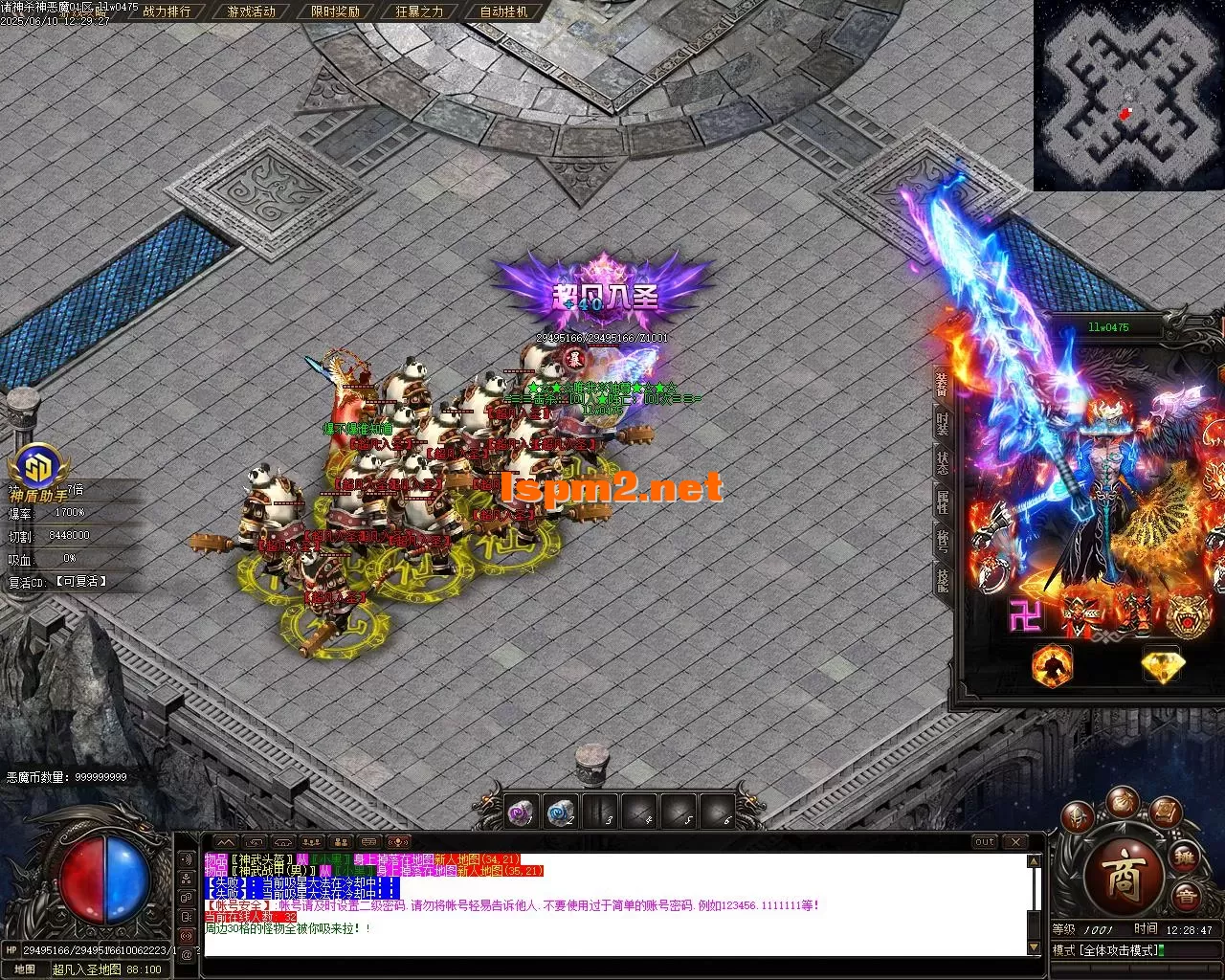The height and width of the screenshot is (980, 1225).
Task: Open the skill book round button
Action: (1164, 813)
